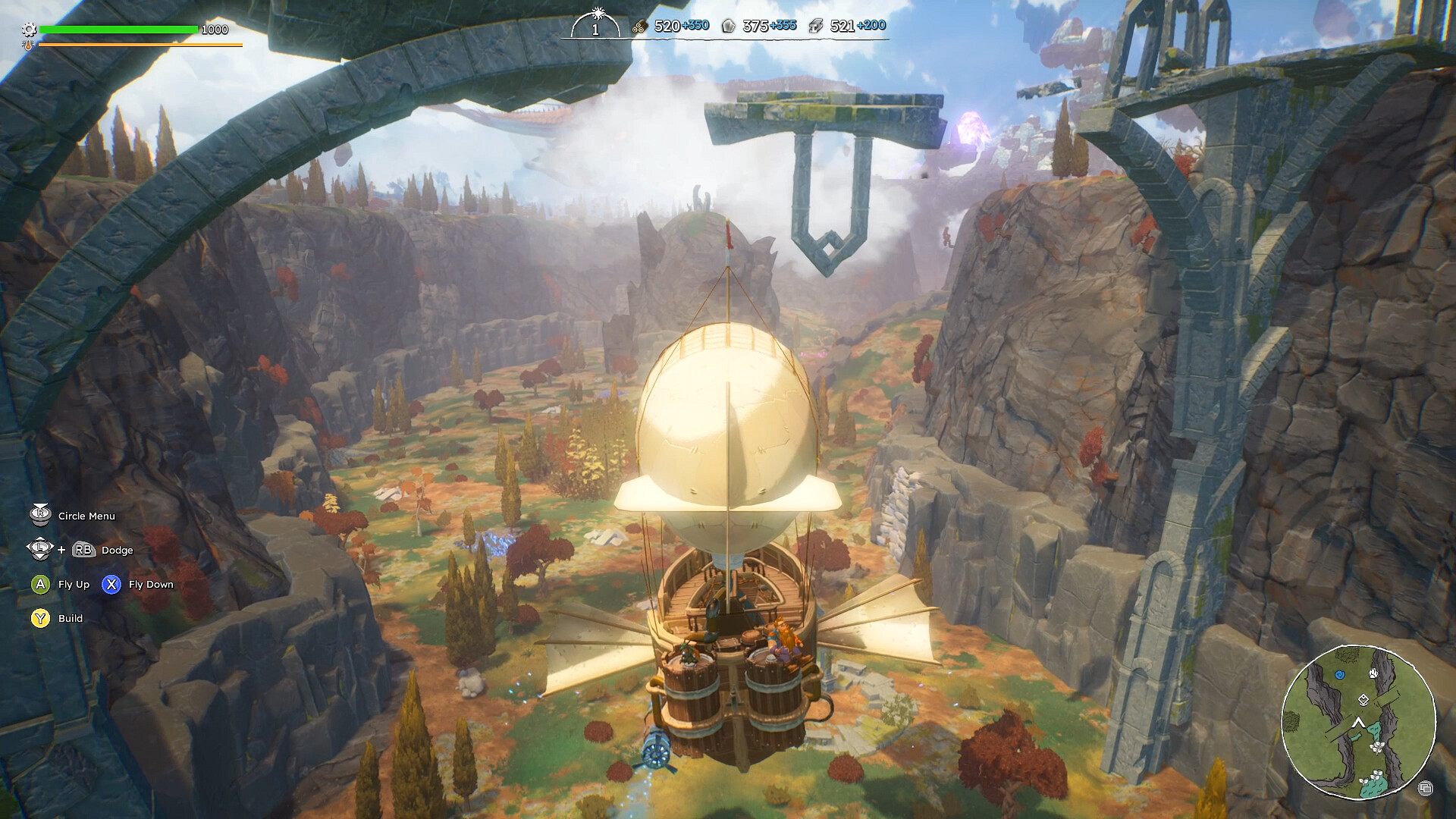Open the circular minimap
Screen dimensions: 1456x819
pos(1358,721)
